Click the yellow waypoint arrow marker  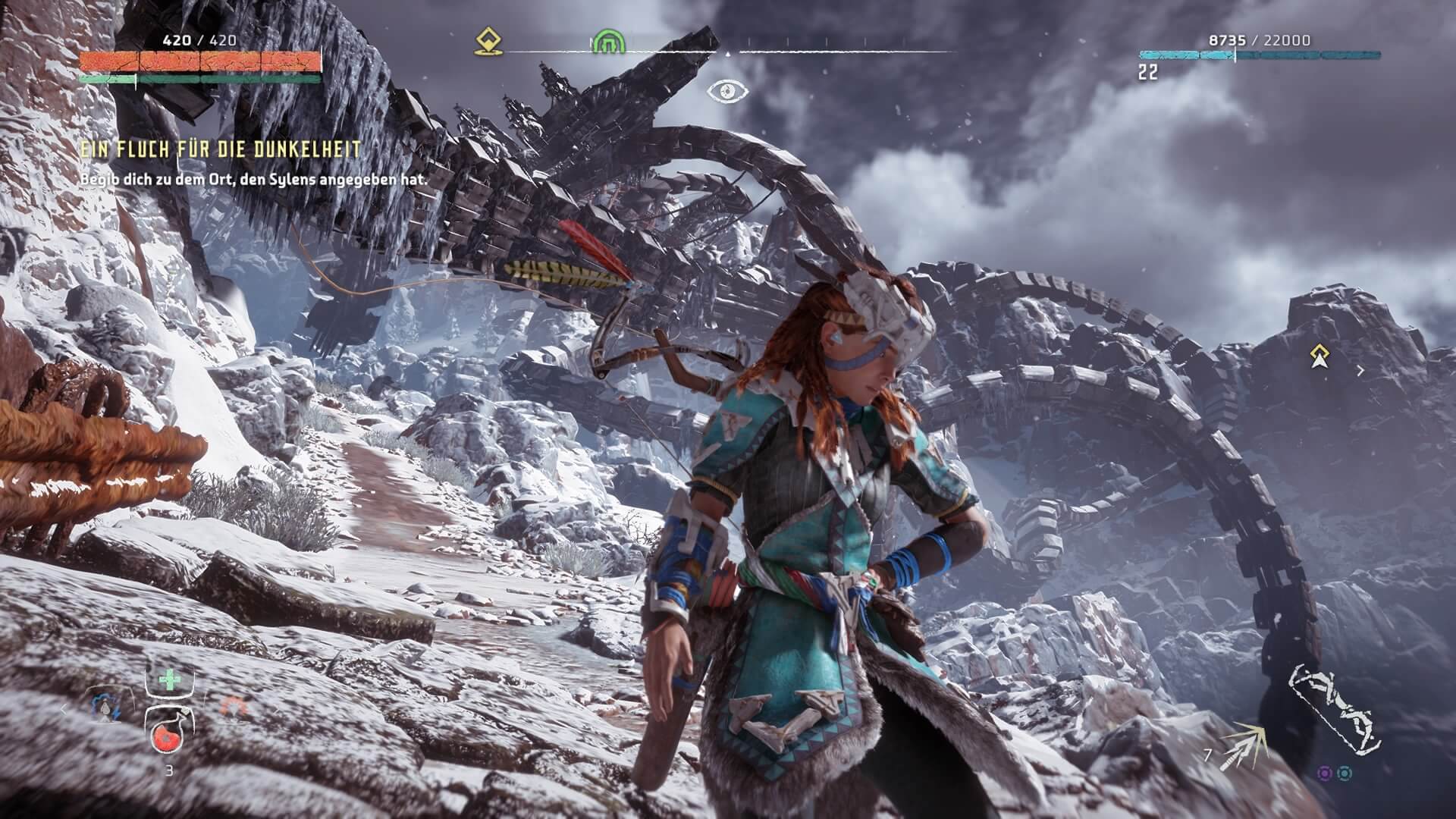pyautogui.click(x=1321, y=356)
